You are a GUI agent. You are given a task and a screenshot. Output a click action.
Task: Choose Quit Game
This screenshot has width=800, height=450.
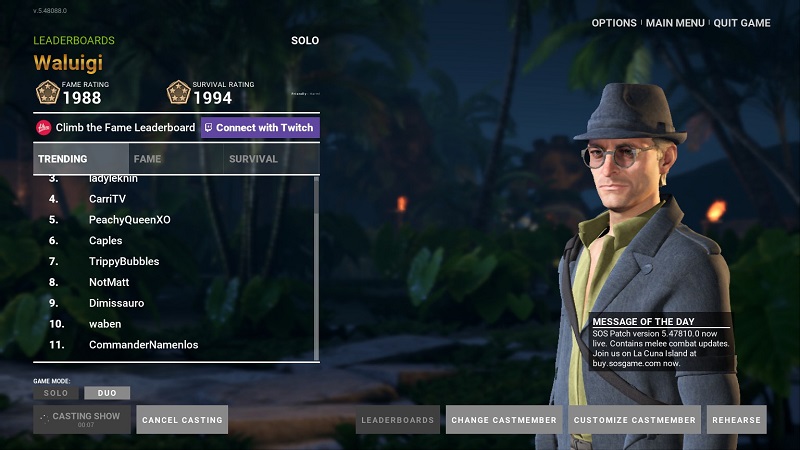coord(740,23)
